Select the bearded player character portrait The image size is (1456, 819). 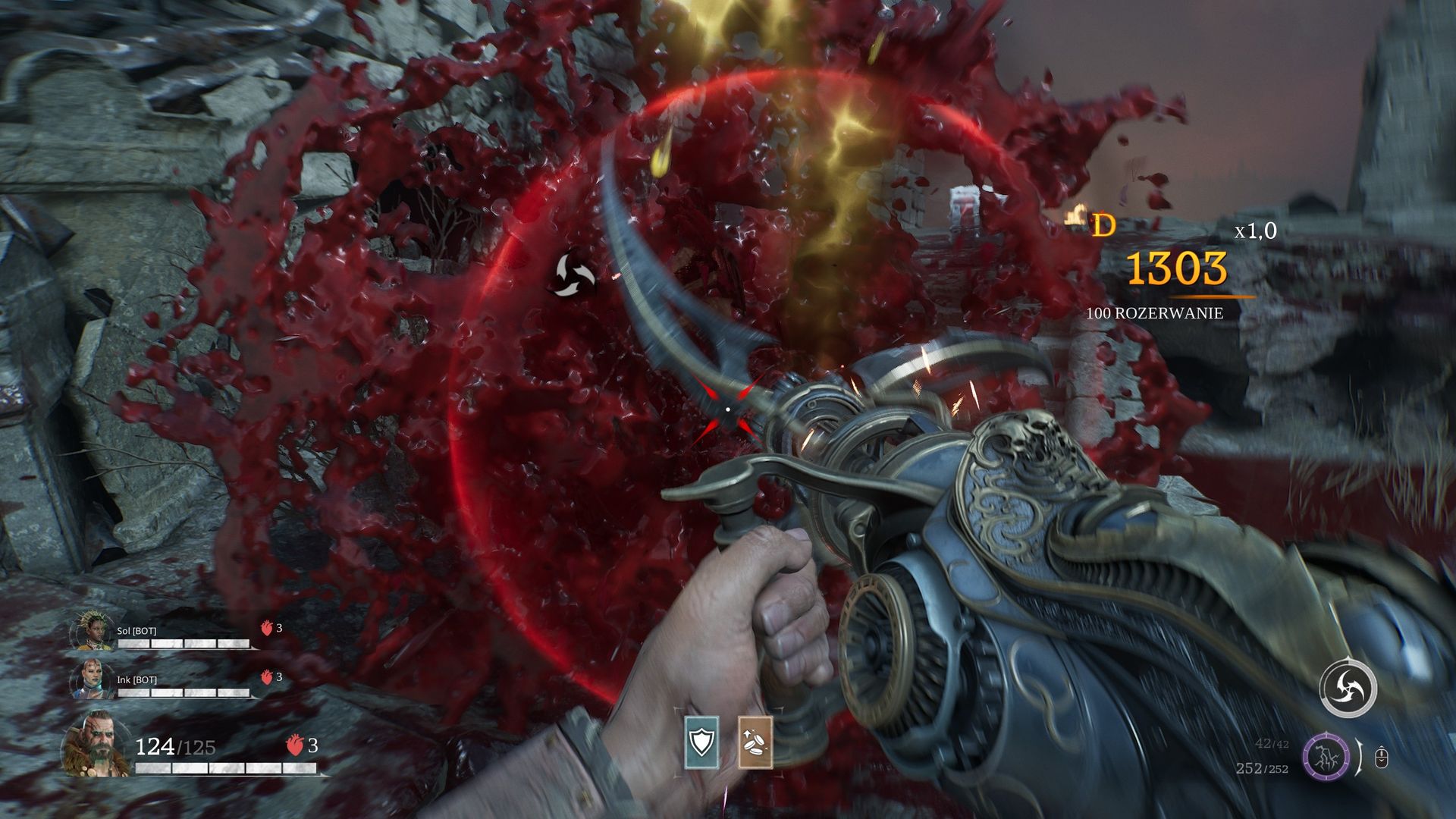tap(96, 744)
